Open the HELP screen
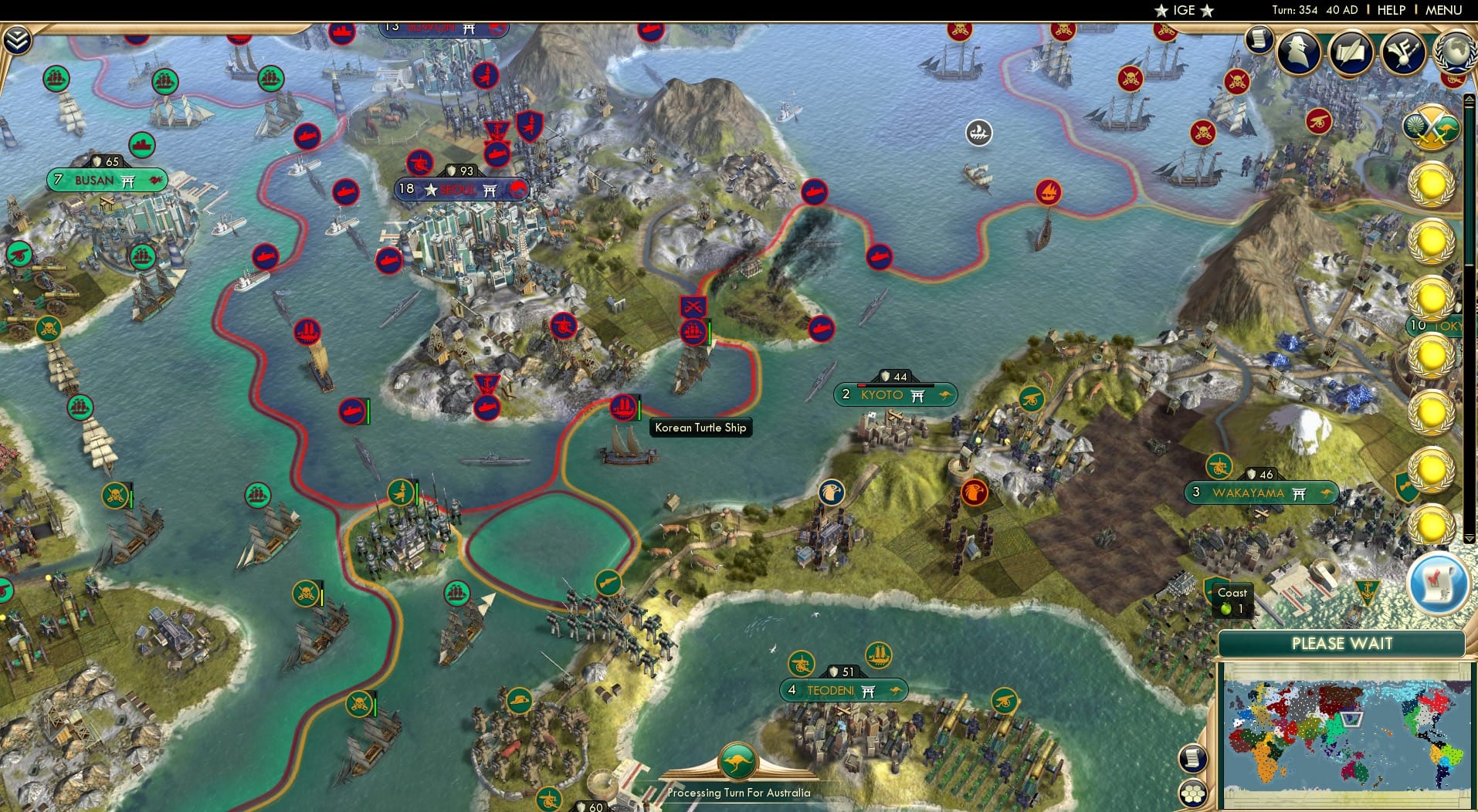 [x=1391, y=10]
